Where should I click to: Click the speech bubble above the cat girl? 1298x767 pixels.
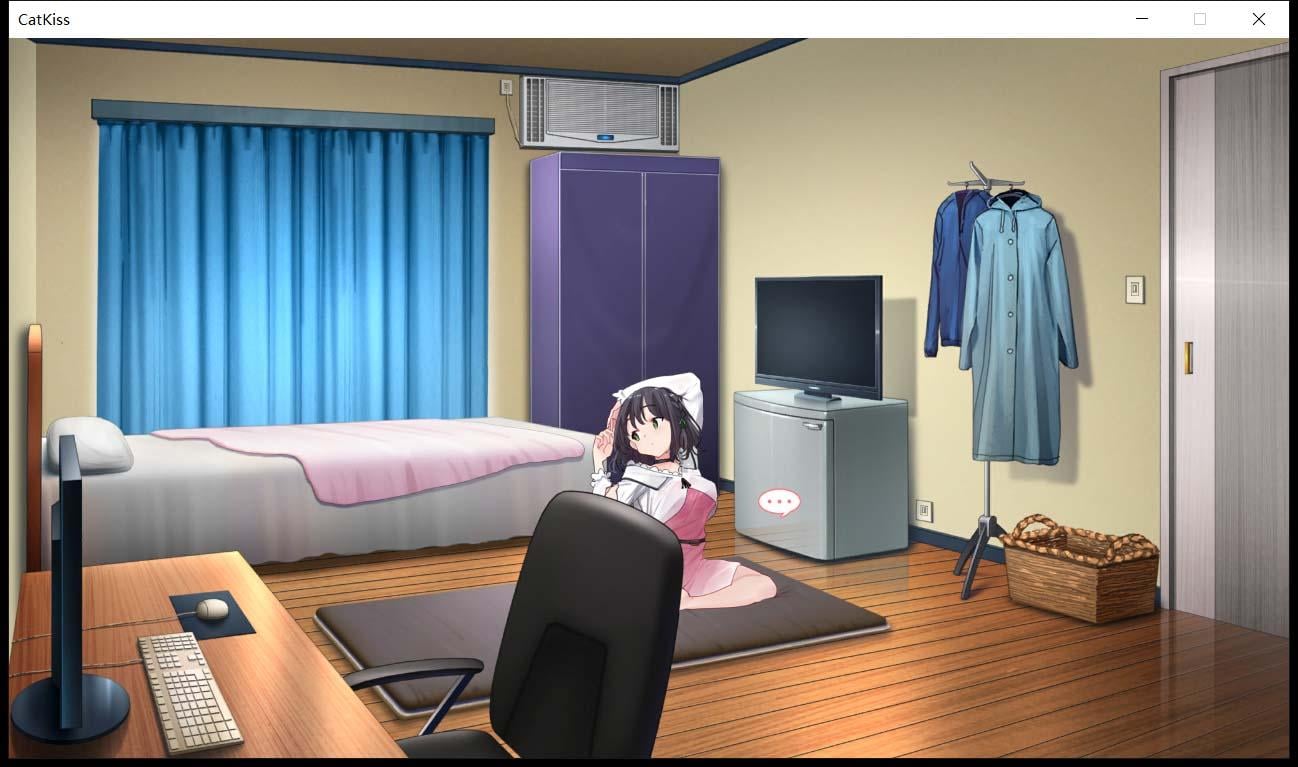(x=779, y=501)
